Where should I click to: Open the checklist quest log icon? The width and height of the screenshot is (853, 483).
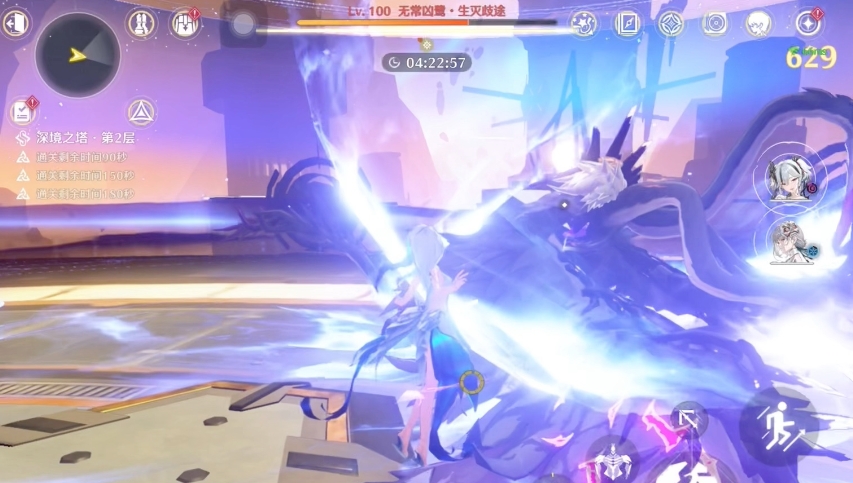click(x=22, y=112)
